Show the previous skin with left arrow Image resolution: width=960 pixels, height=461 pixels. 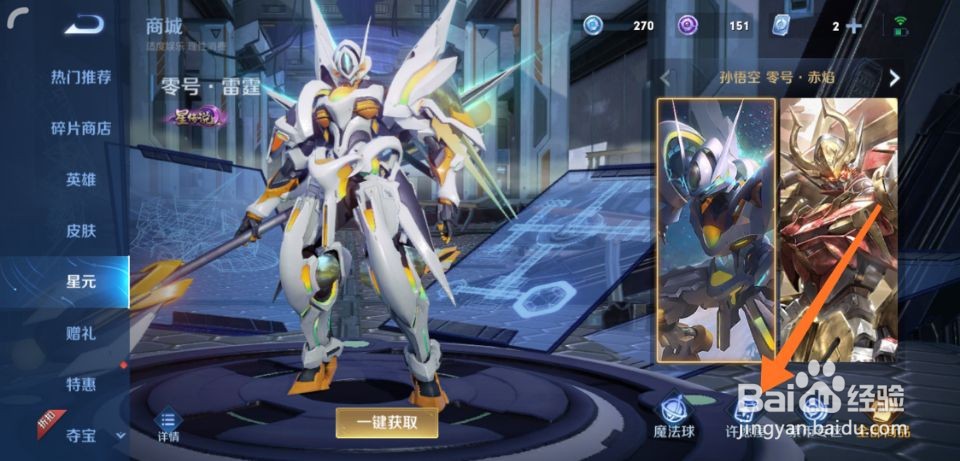pyautogui.click(x=666, y=77)
